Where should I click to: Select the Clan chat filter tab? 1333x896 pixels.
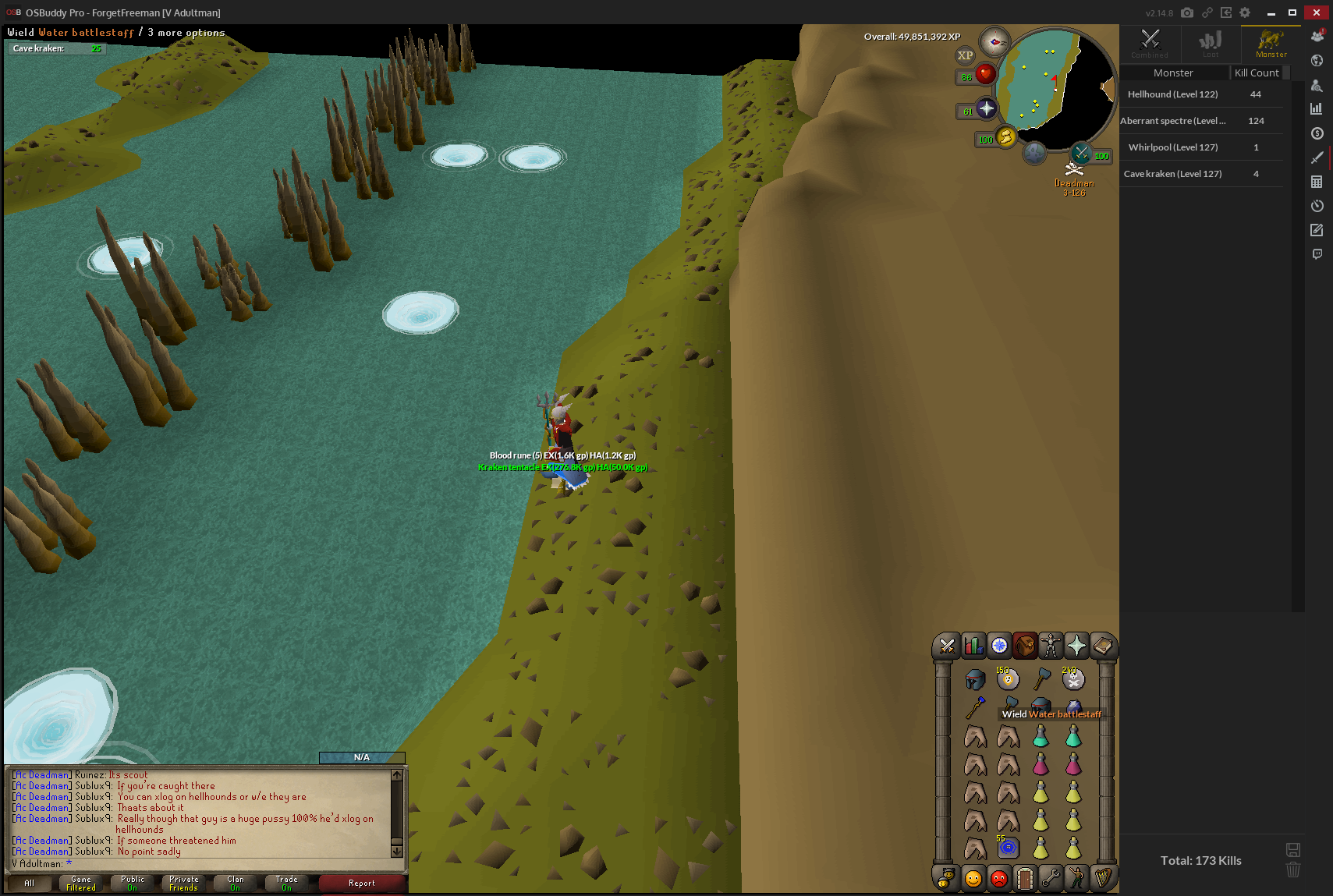pos(235,883)
